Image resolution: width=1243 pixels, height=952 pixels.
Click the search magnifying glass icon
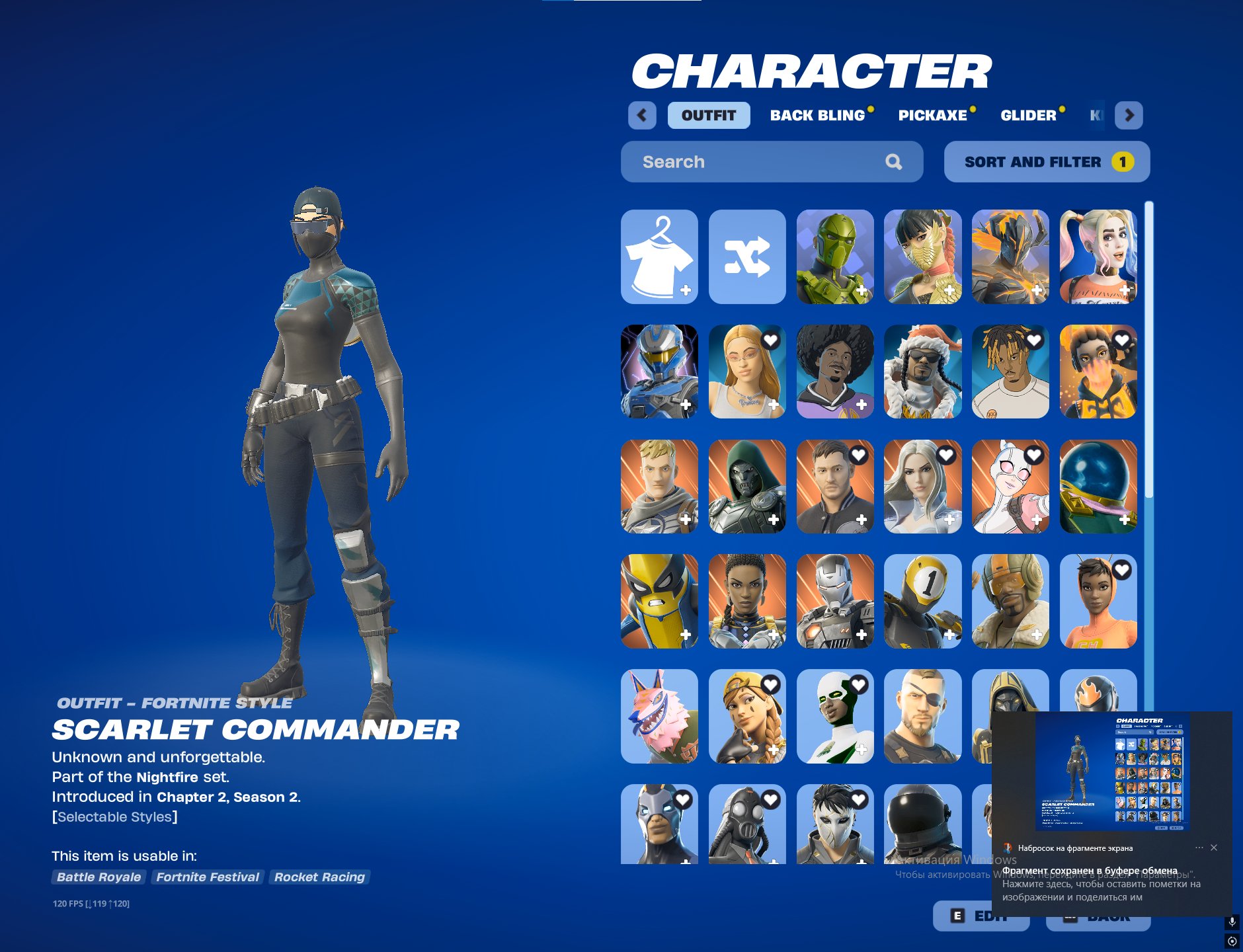tap(895, 161)
